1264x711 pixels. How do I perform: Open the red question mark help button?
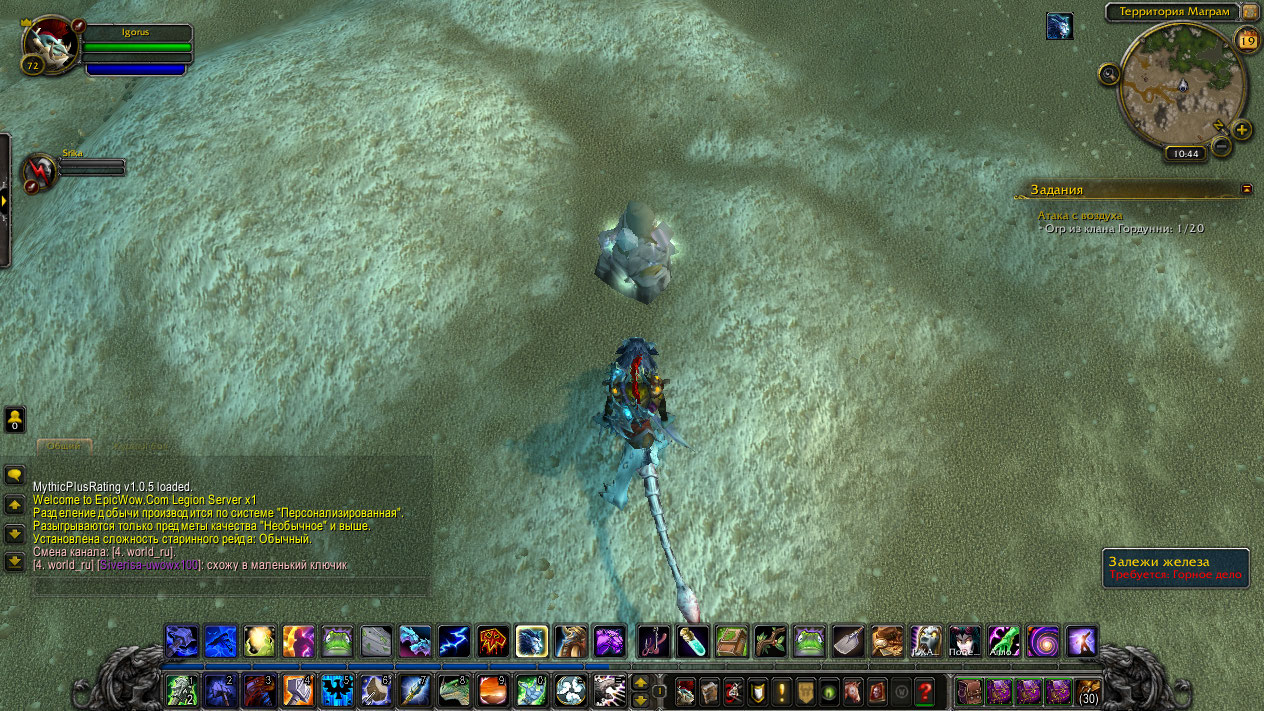pyautogui.click(x=925, y=690)
